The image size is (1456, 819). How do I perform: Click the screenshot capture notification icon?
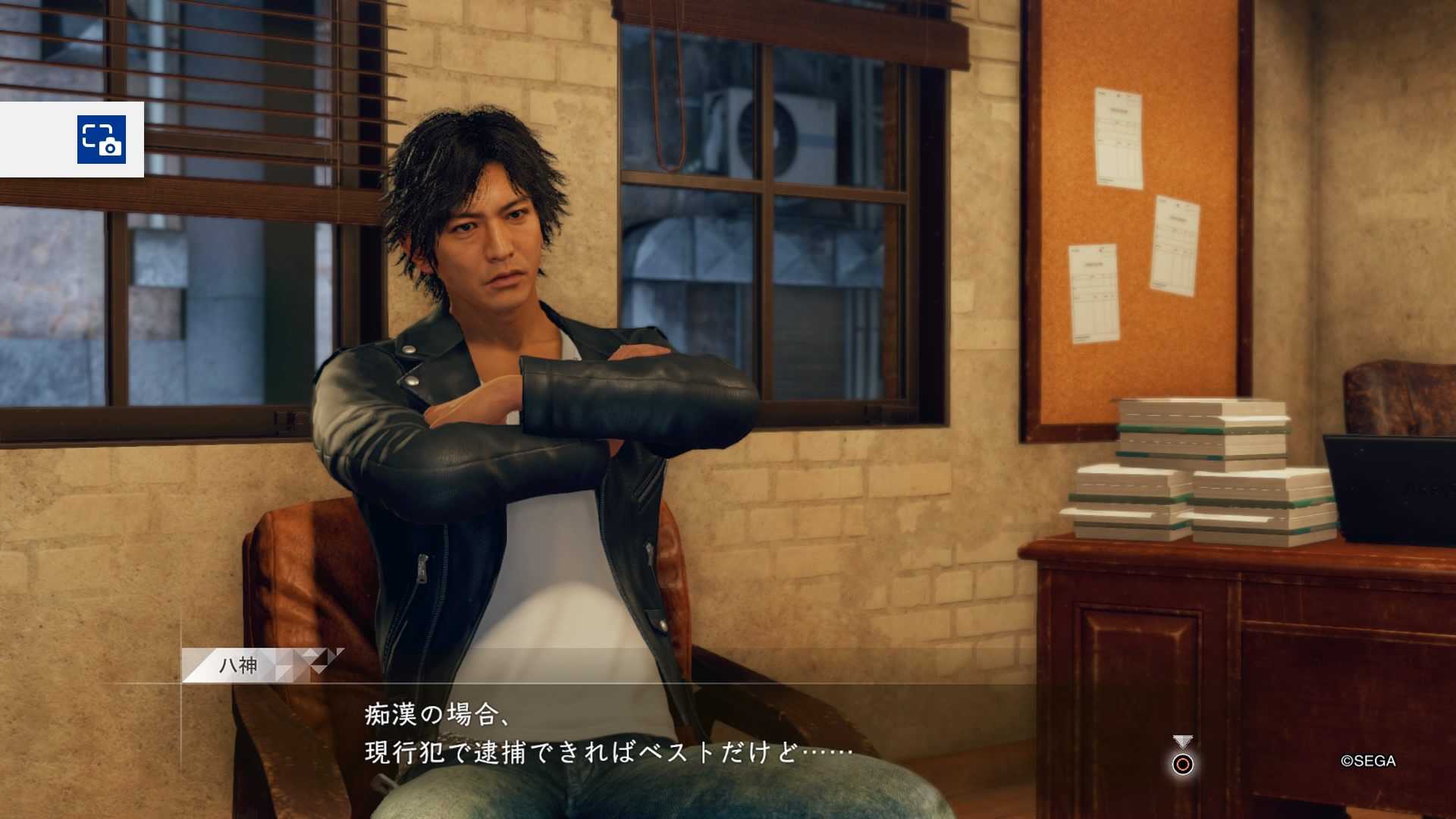tap(101, 140)
